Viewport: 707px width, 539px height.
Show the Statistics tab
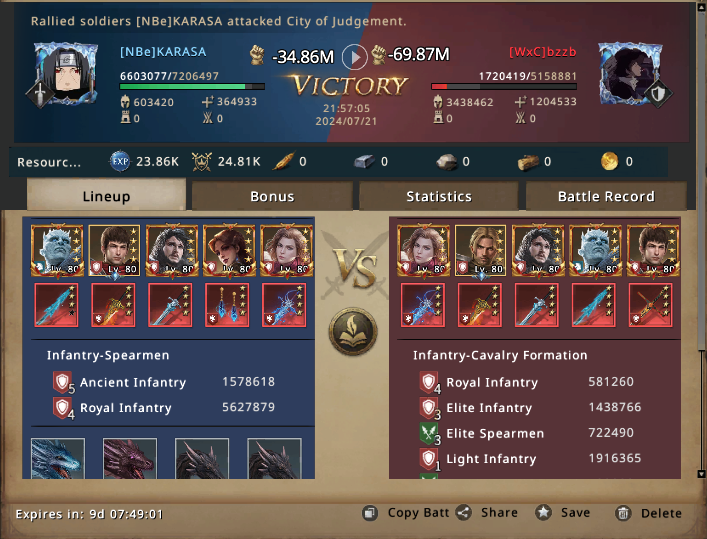click(438, 196)
